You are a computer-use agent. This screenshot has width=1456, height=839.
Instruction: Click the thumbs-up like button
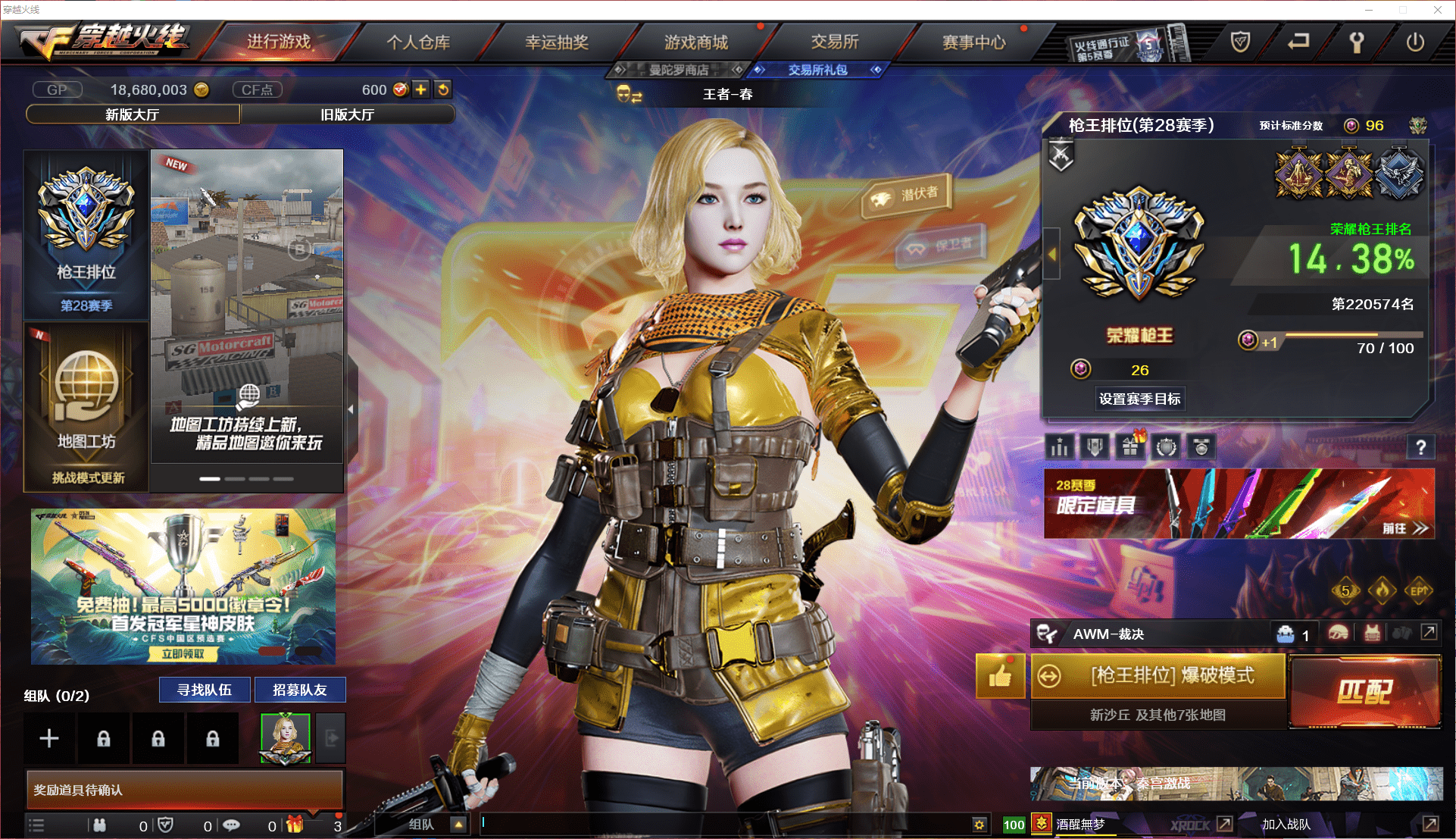1000,675
